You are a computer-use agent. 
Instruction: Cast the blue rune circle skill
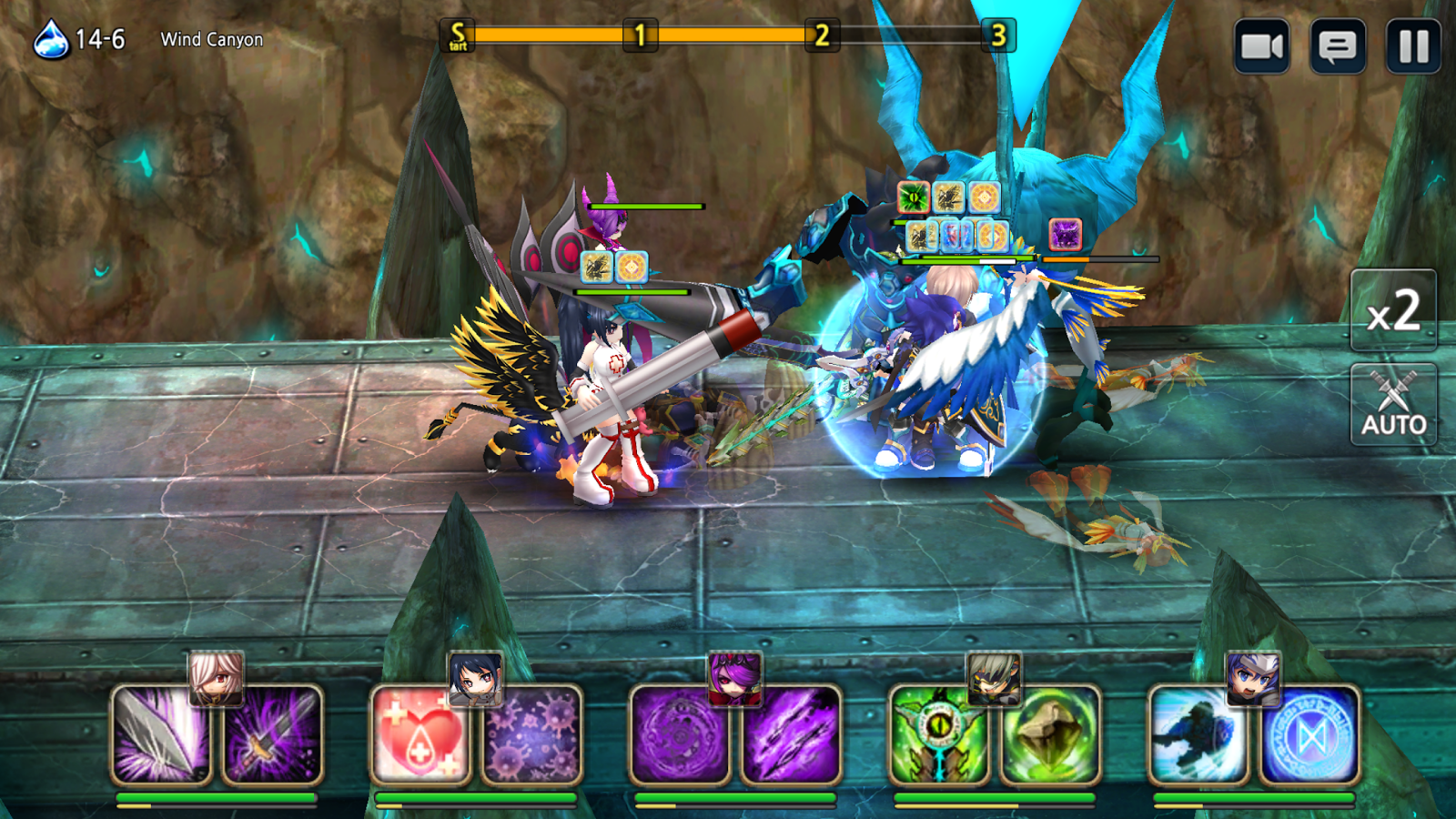(1309, 735)
